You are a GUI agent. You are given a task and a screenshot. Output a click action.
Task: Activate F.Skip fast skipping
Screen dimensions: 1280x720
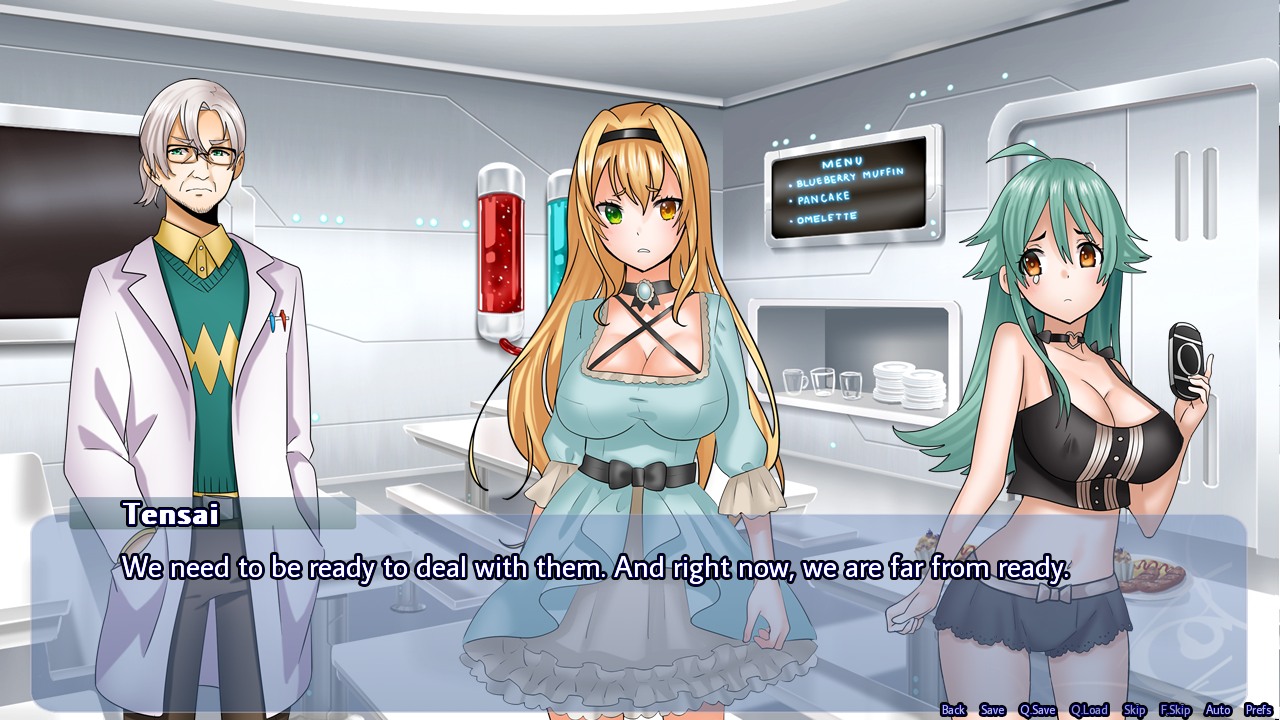(x=1176, y=708)
